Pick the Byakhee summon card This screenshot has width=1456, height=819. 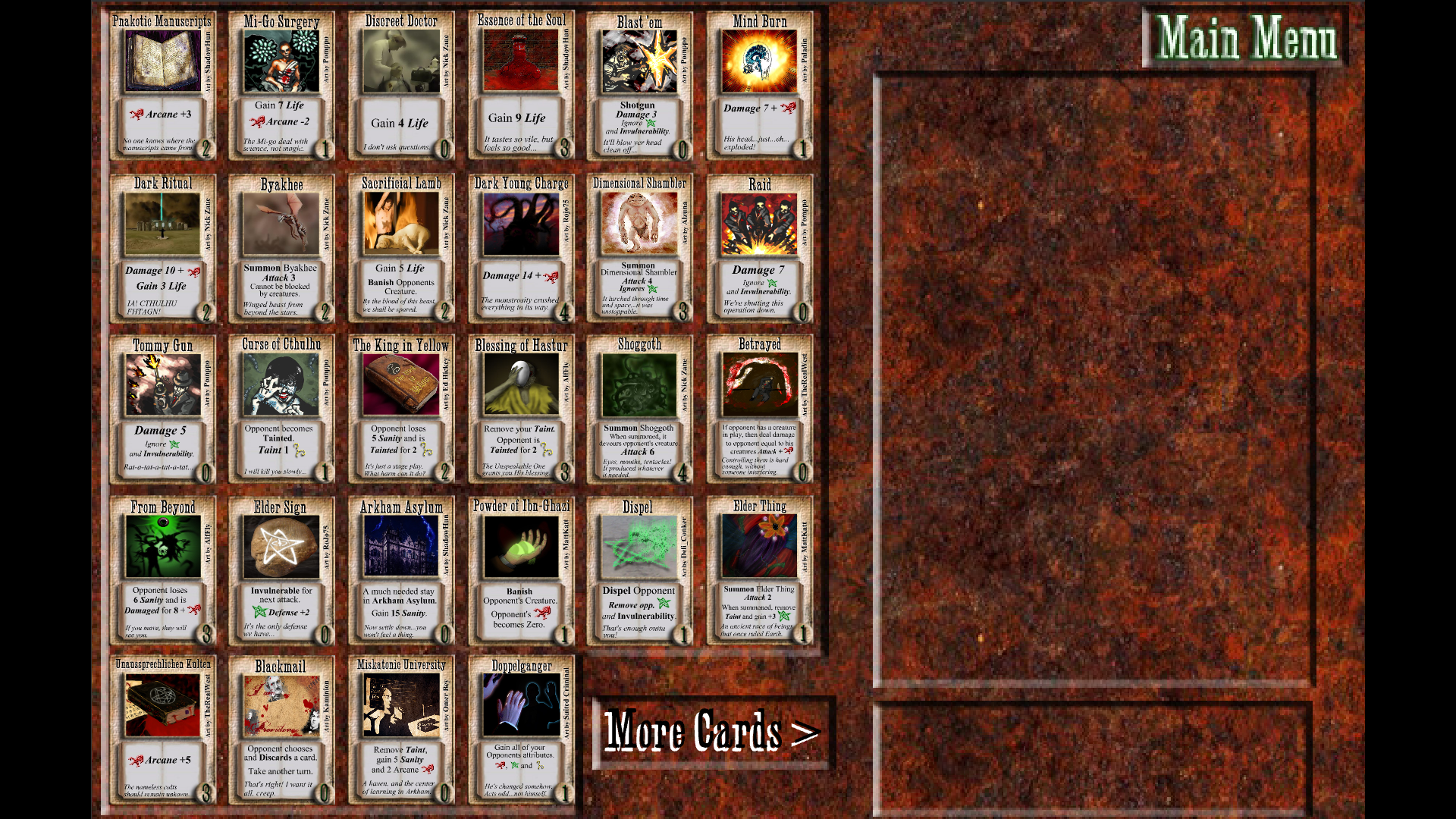(x=282, y=248)
